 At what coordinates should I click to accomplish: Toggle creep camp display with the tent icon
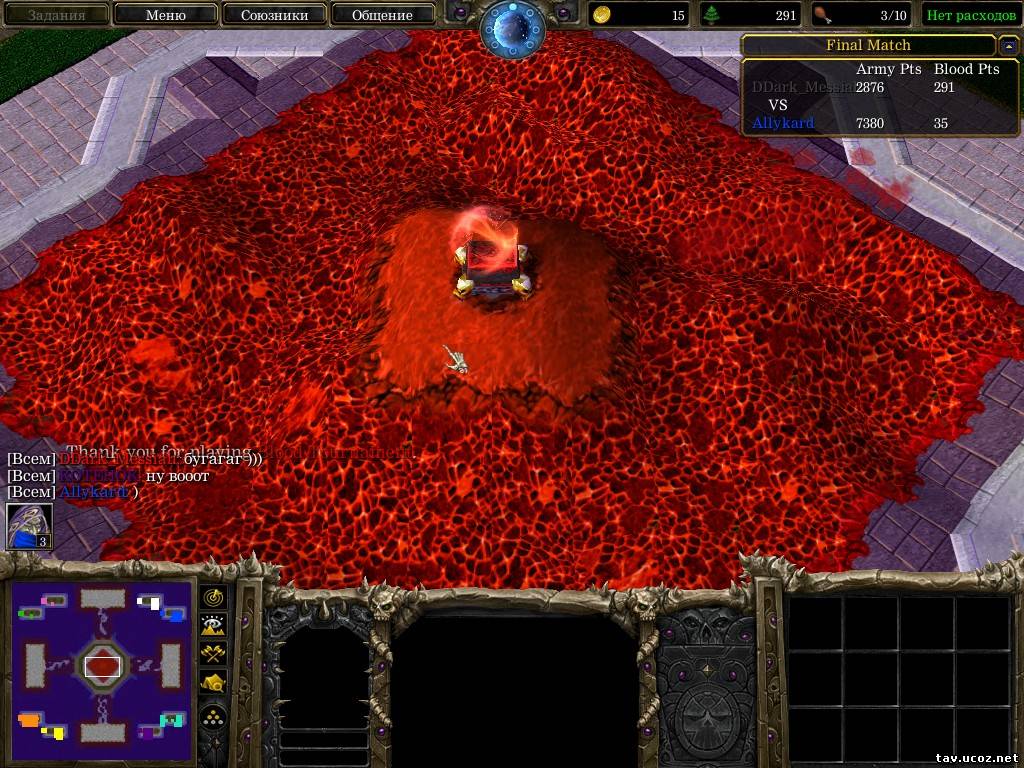coord(214,683)
